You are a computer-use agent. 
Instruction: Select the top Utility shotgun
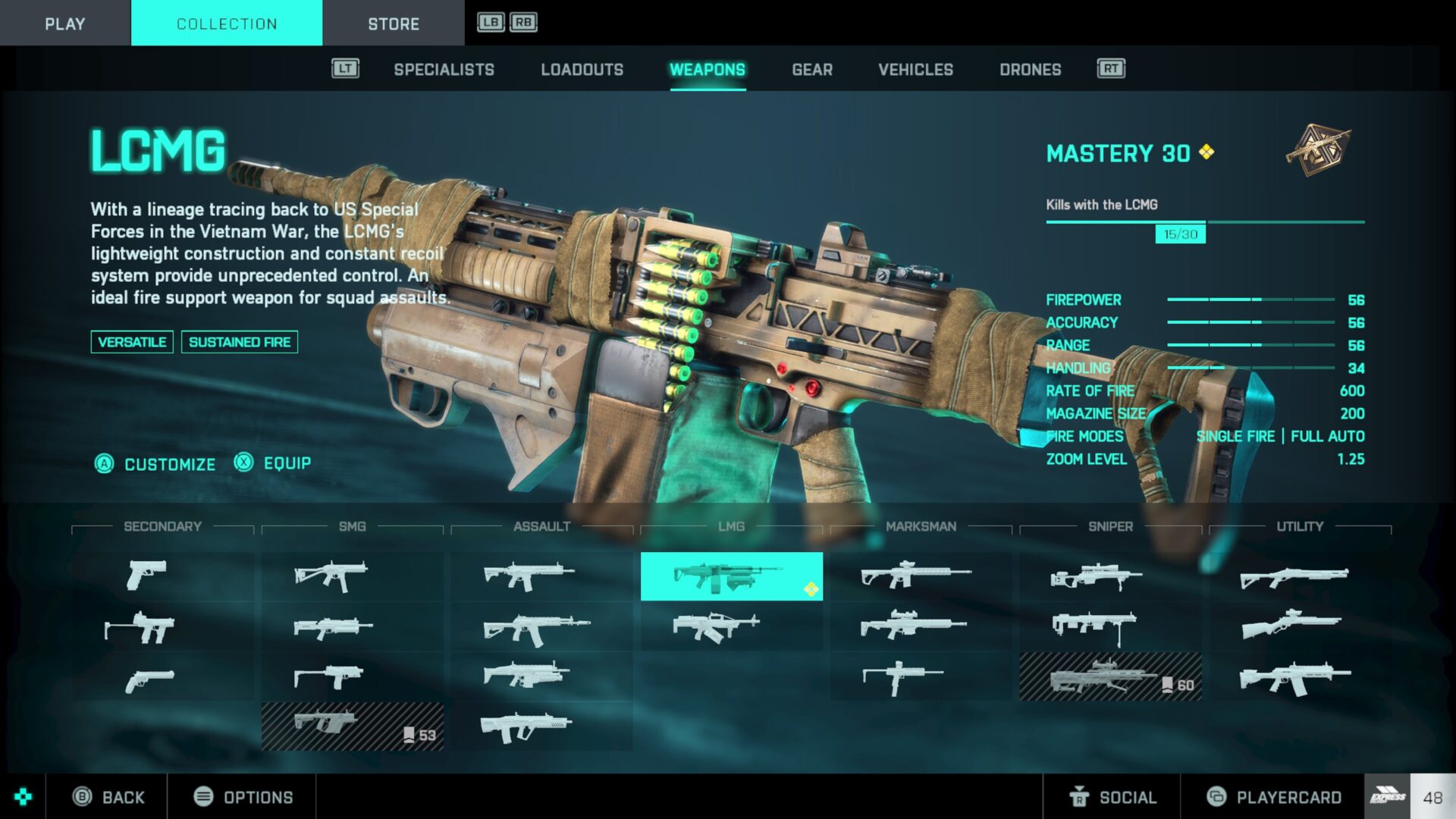[x=1294, y=577]
